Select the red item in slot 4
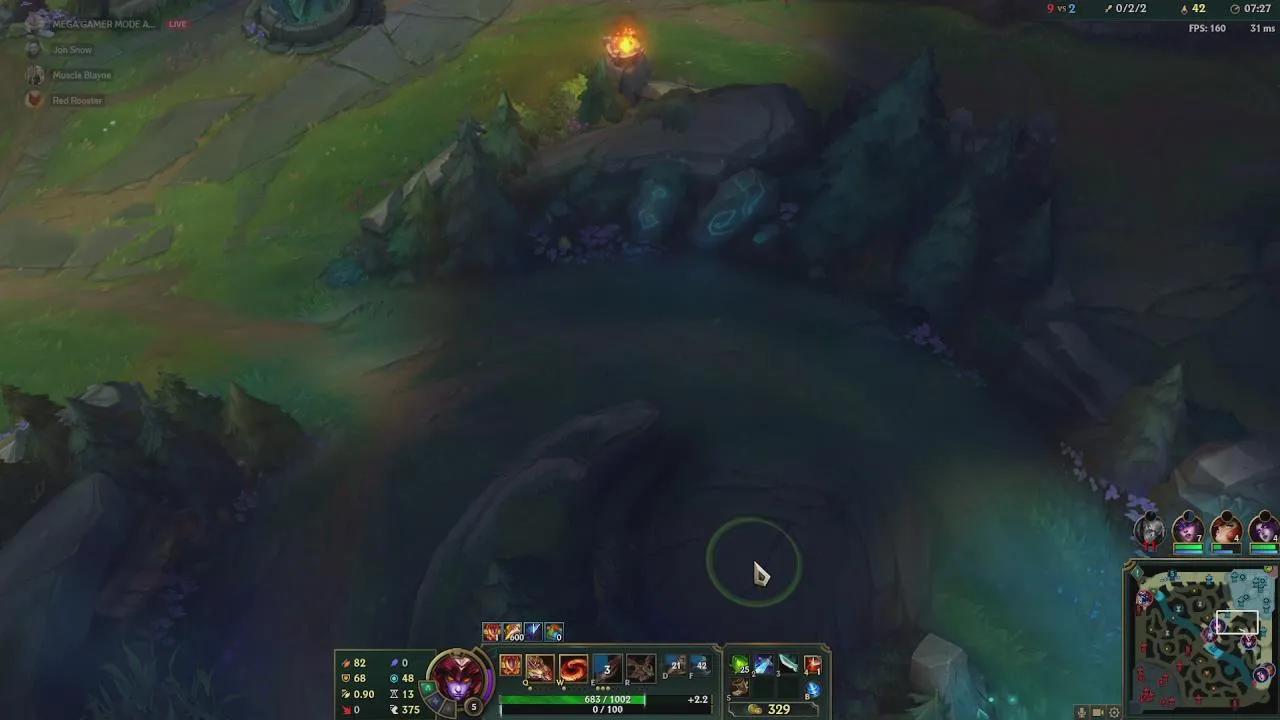The height and width of the screenshot is (720, 1280). (812, 663)
